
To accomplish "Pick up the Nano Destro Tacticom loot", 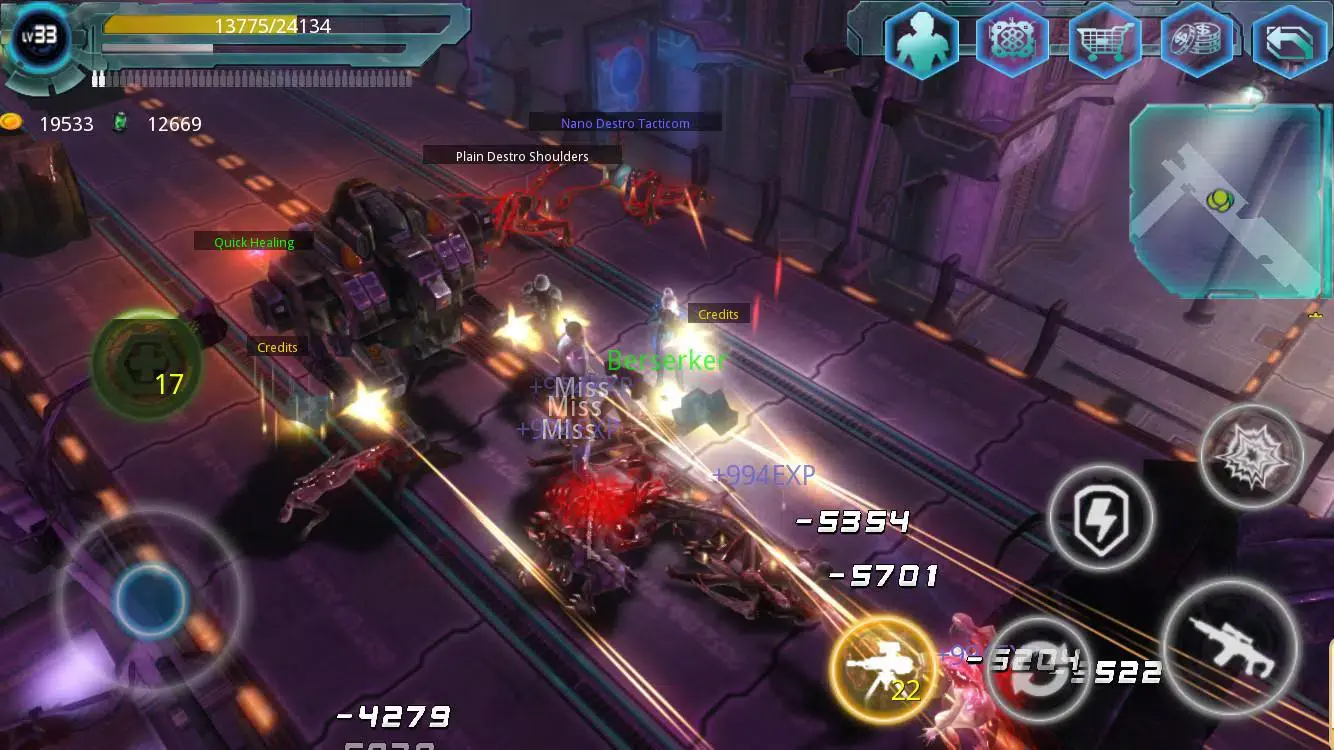I will [x=624, y=122].
